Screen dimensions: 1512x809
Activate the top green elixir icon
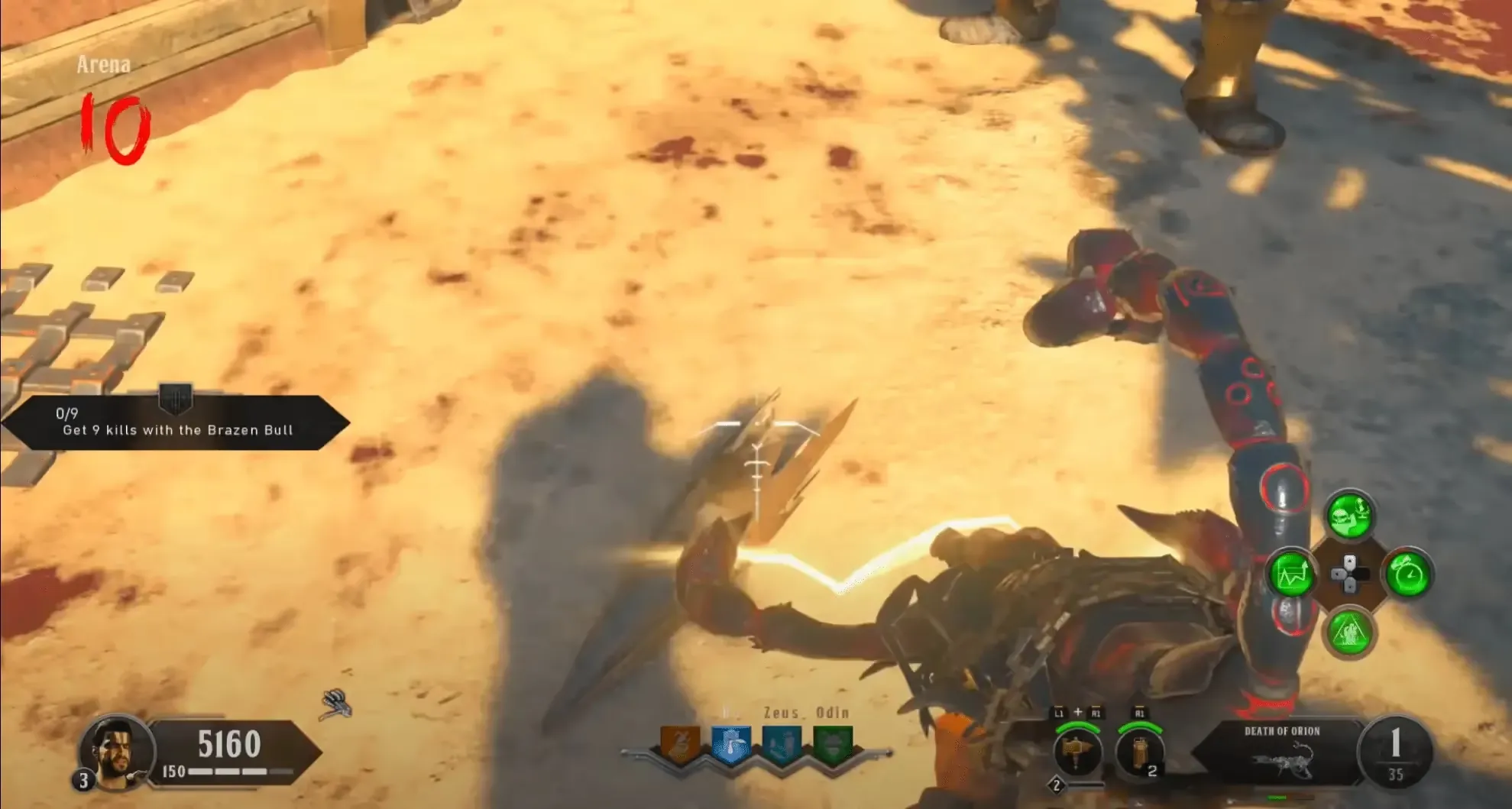click(1349, 516)
